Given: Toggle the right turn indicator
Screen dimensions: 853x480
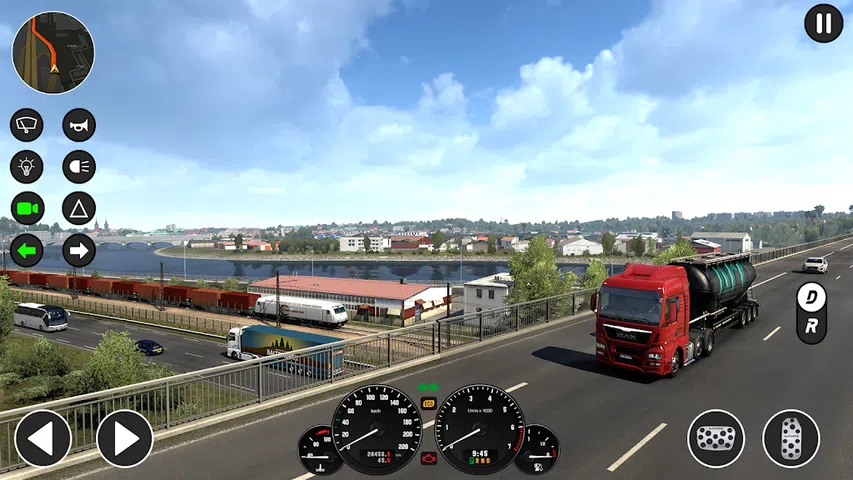Looking at the screenshot, I should click(79, 250).
